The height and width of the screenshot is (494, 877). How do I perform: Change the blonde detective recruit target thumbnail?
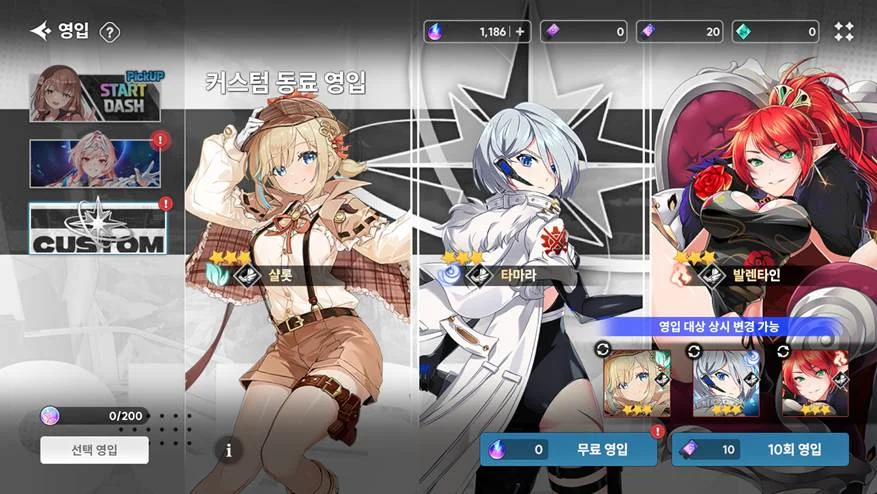point(636,384)
